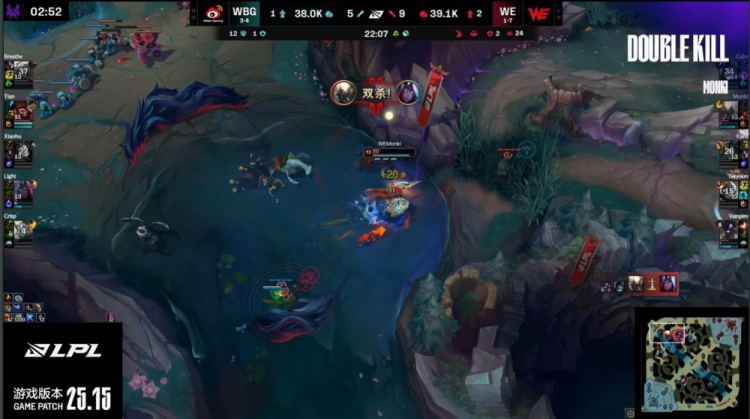Click the WBG team logo in scoreboard
The width and height of the screenshot is (750, 419).
(x=213, y=14)
